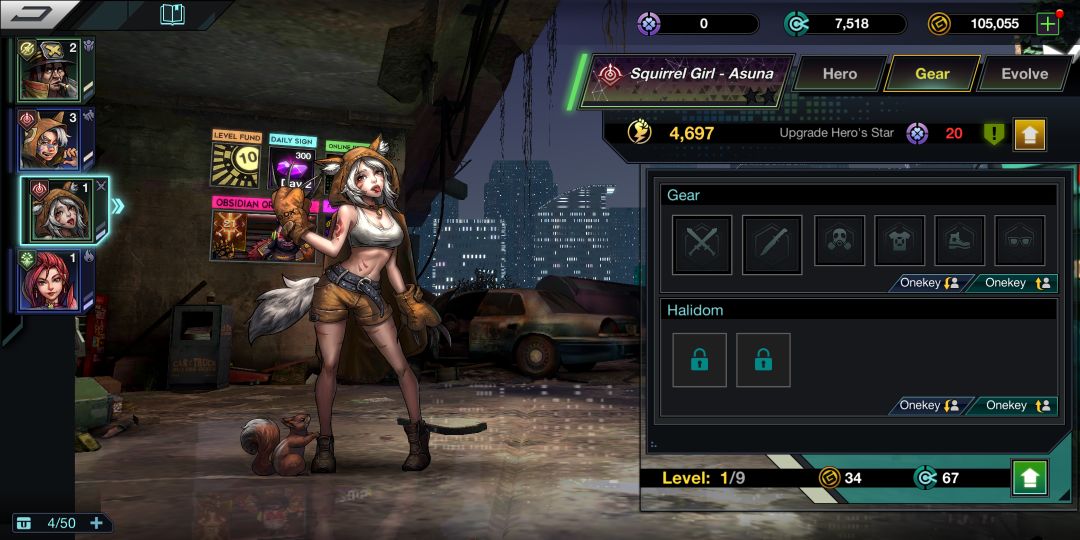Select the Gear tab
This screenshot has height=540, width=1080.
[932, 74]
